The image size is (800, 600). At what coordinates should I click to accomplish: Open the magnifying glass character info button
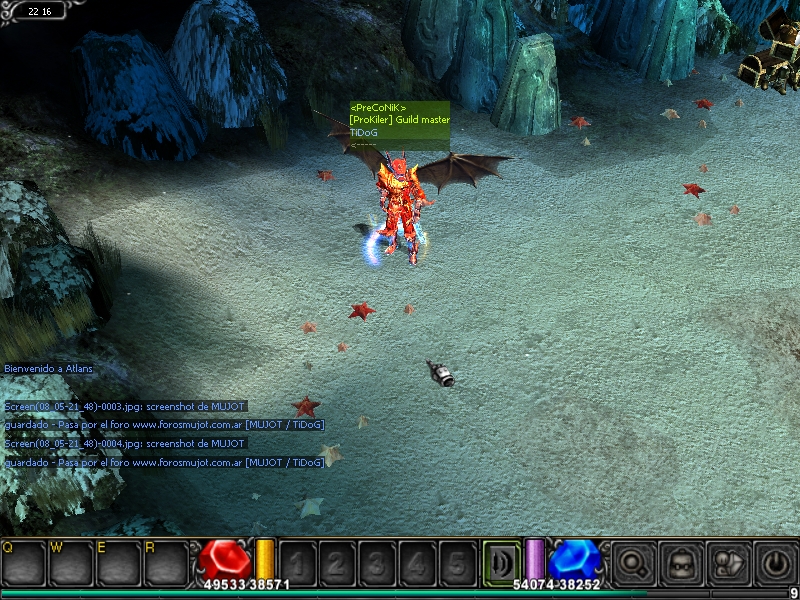coord(632,563)
